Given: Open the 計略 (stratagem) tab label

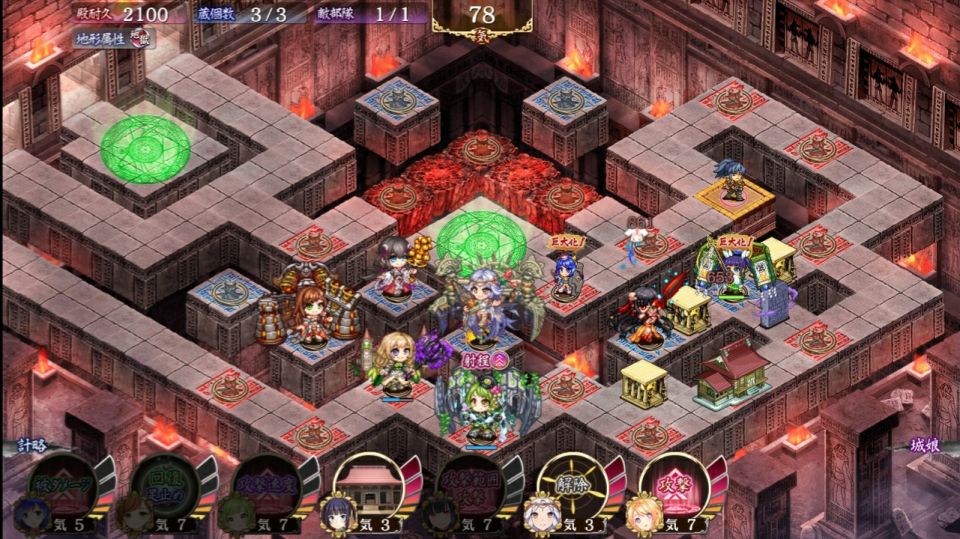Looking at the screenshot, I should click(30, 446).
